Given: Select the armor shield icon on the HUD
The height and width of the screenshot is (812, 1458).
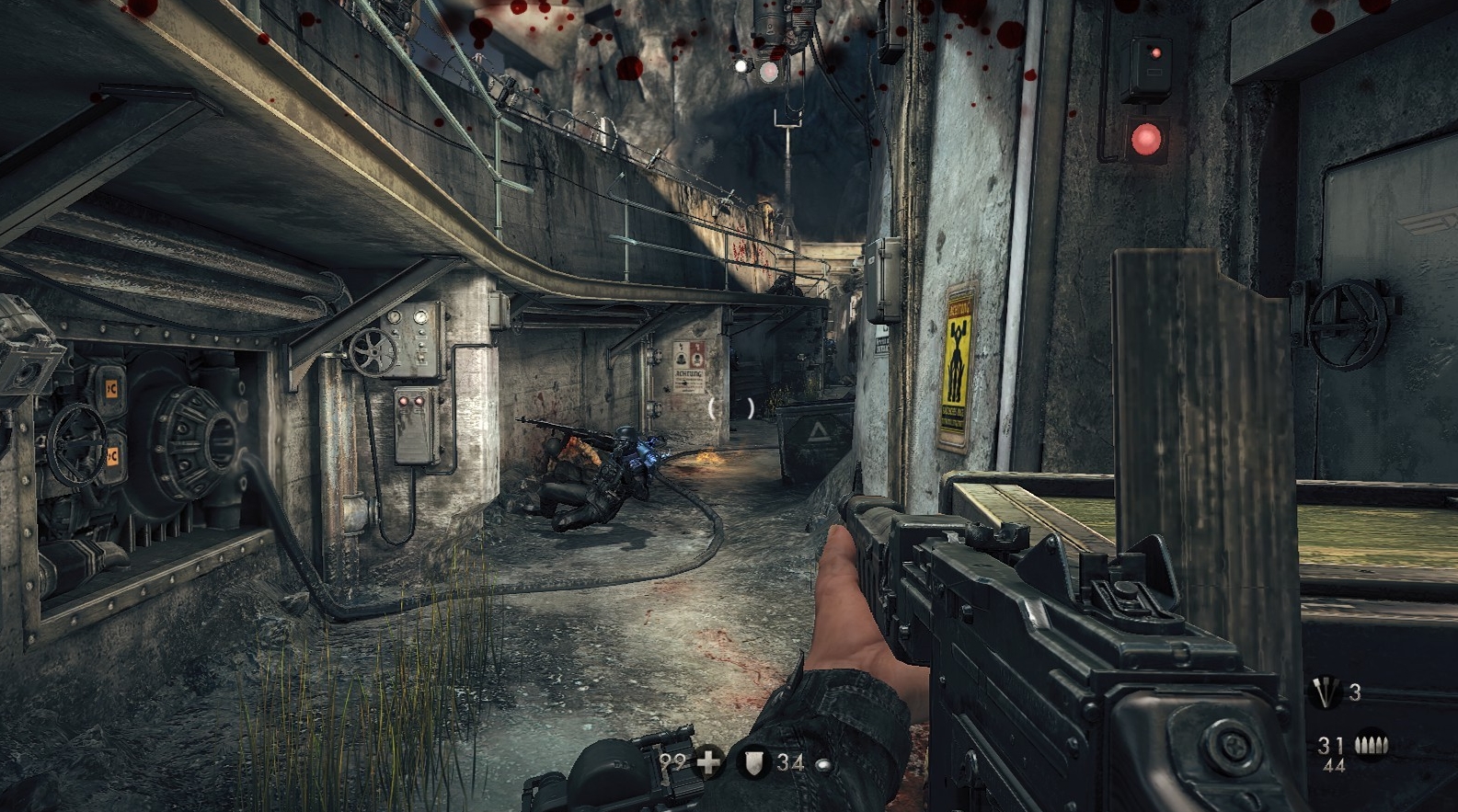Looking at the screenshot, I should [752, 761].
